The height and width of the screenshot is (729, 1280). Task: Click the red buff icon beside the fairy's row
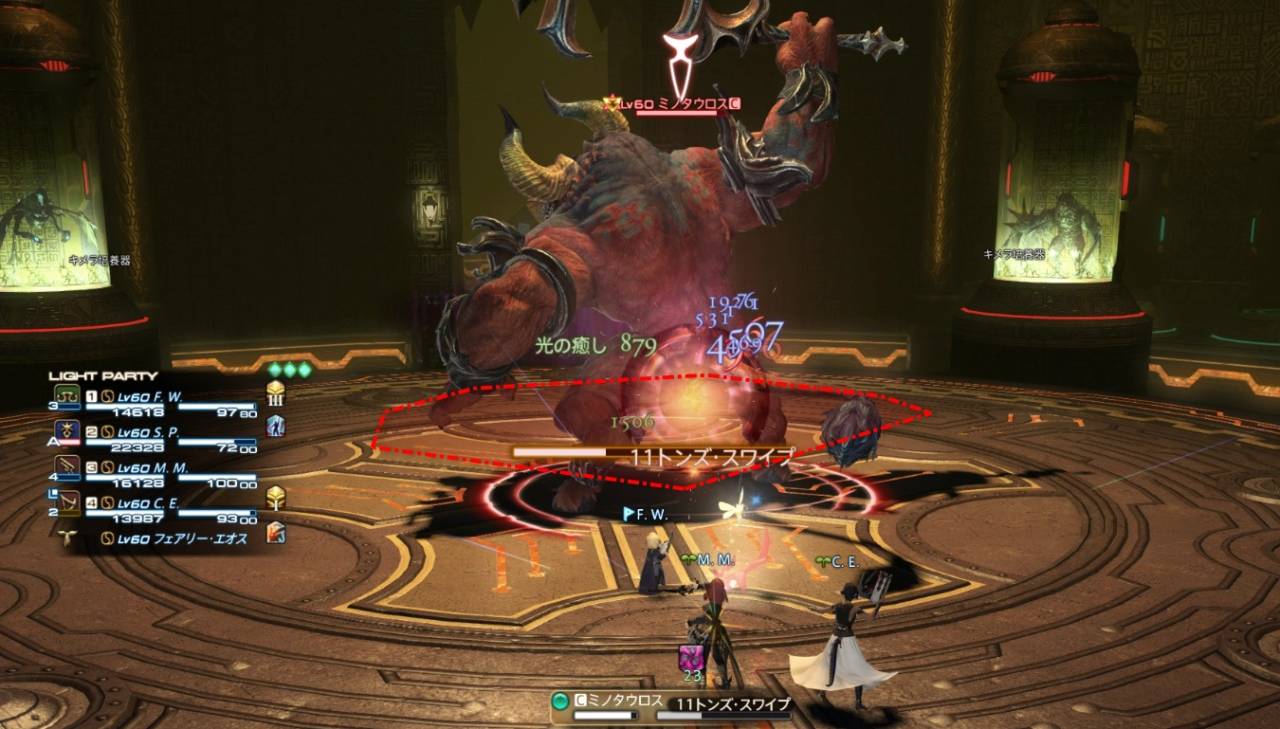click(276, 534)
